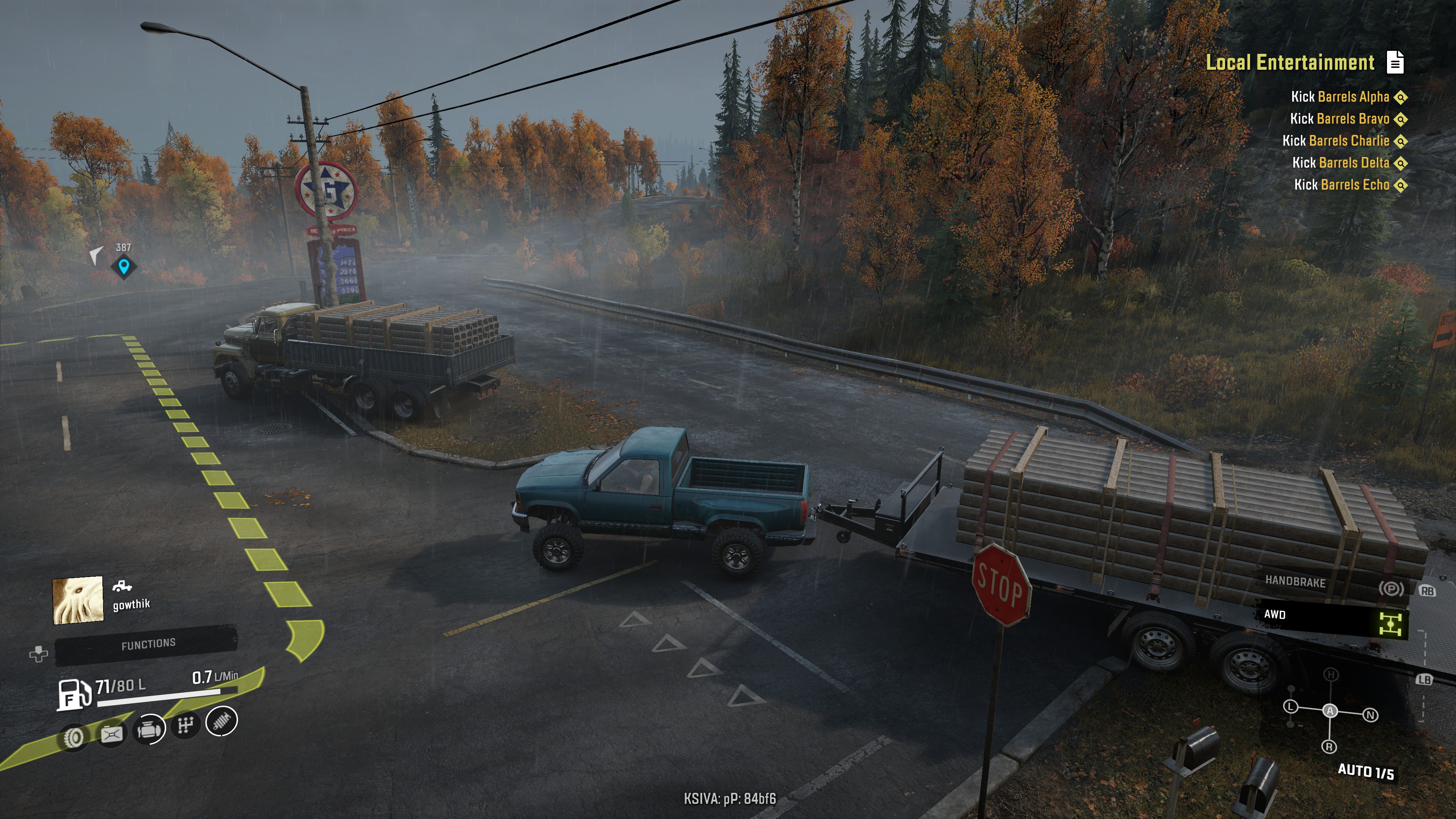Select the Kick Barrels Echo objective
Viewport: 1456px width, 819px height.
1341,185
